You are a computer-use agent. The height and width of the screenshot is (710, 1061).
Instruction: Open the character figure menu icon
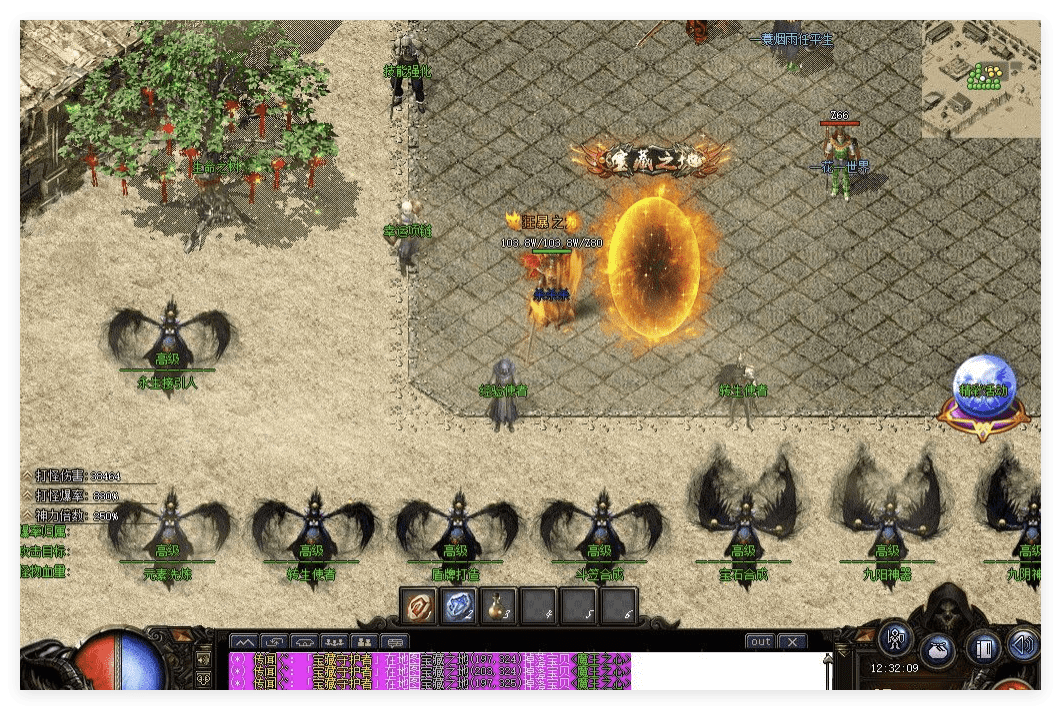(x=897, y=636)
